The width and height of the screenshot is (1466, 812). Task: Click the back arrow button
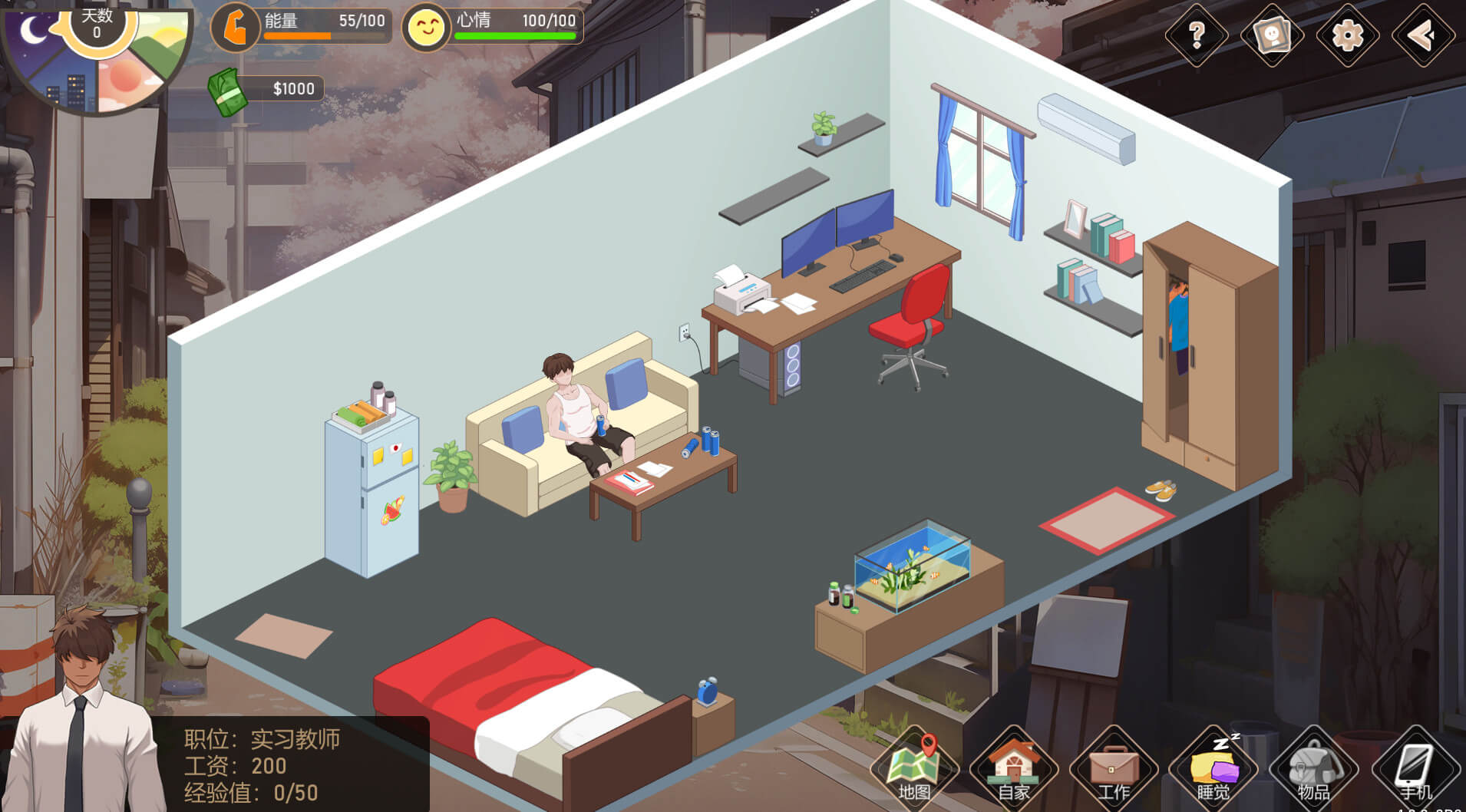[1422, 35]
